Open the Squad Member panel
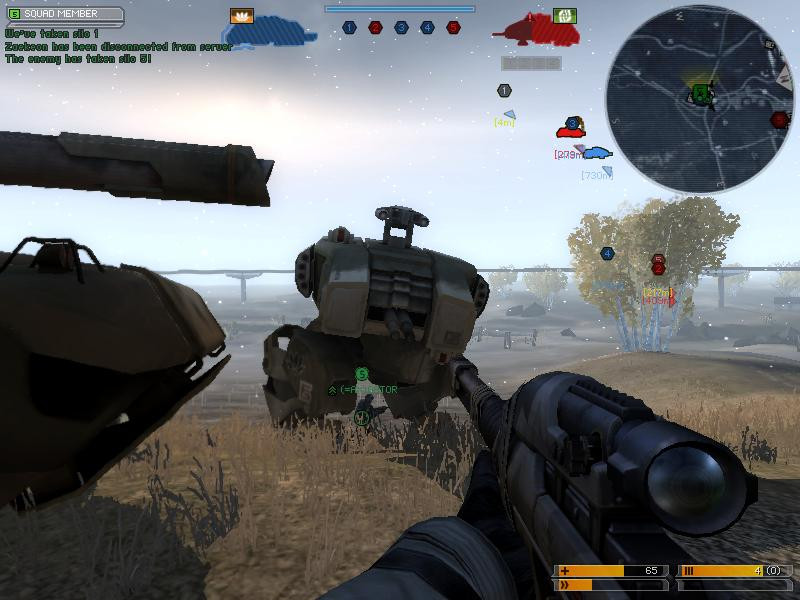The image size is (800, 600). pyautogui.click(x=65, y=15)
